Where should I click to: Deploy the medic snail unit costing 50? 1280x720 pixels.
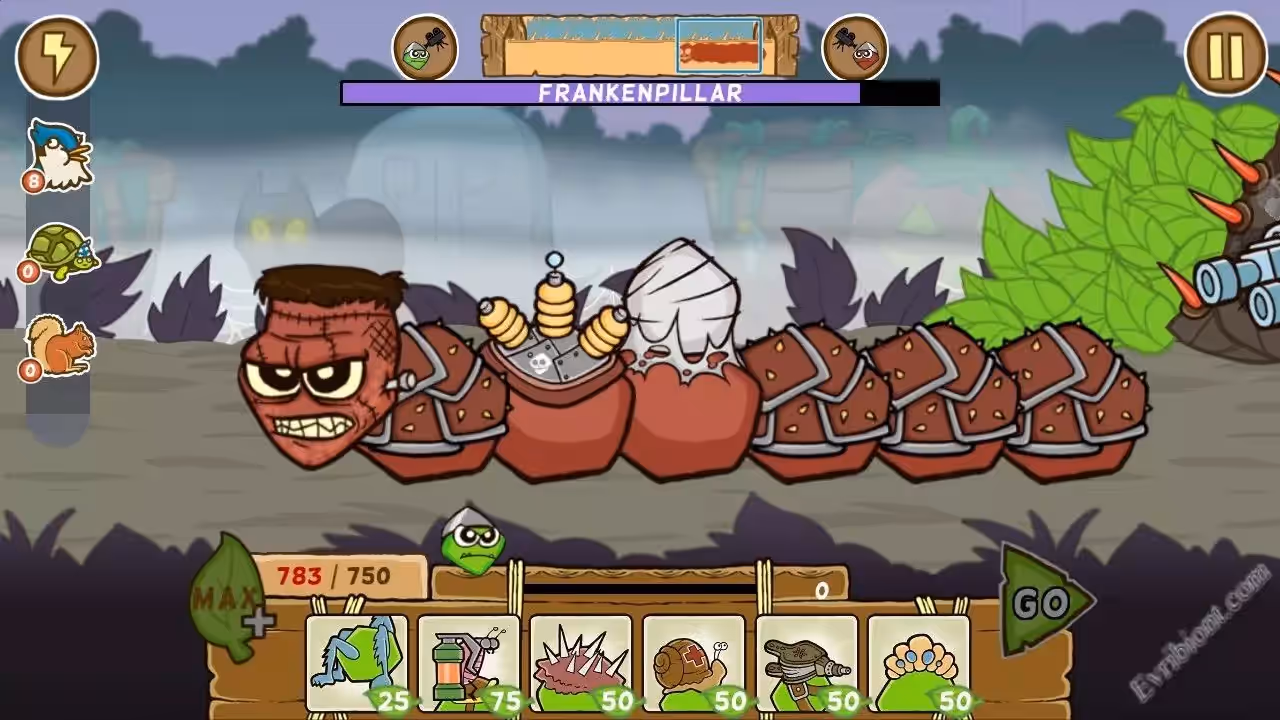coord(693,662)
